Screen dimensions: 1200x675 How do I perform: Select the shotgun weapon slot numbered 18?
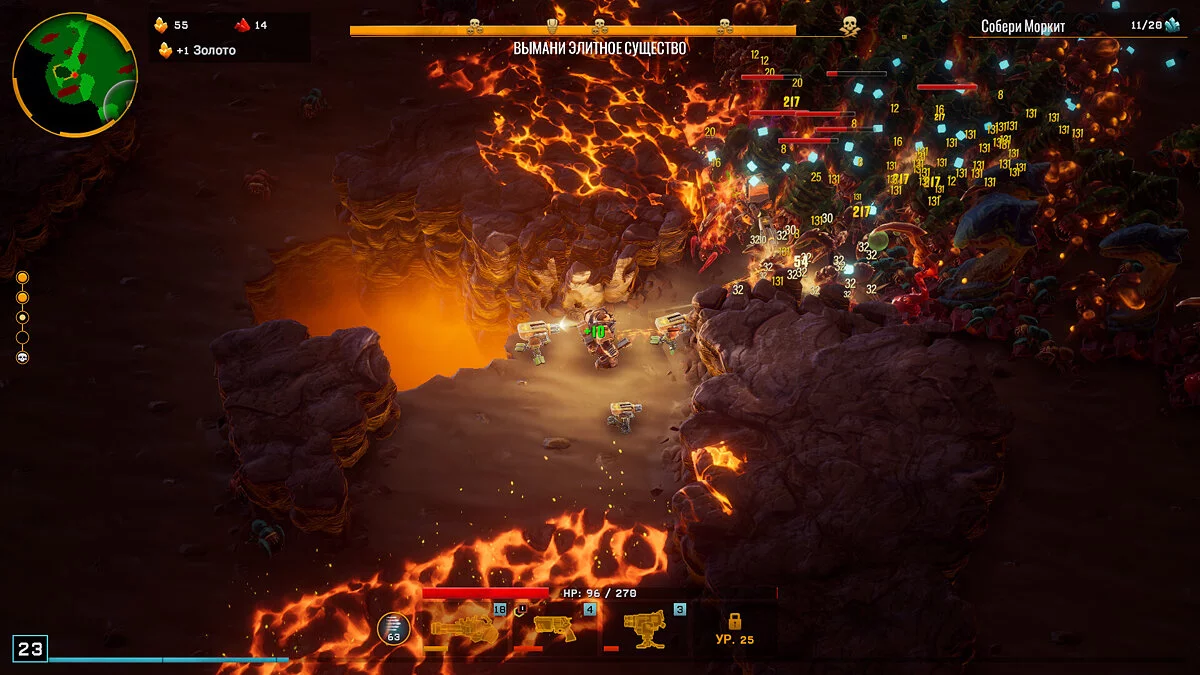(x=463, y=628)
